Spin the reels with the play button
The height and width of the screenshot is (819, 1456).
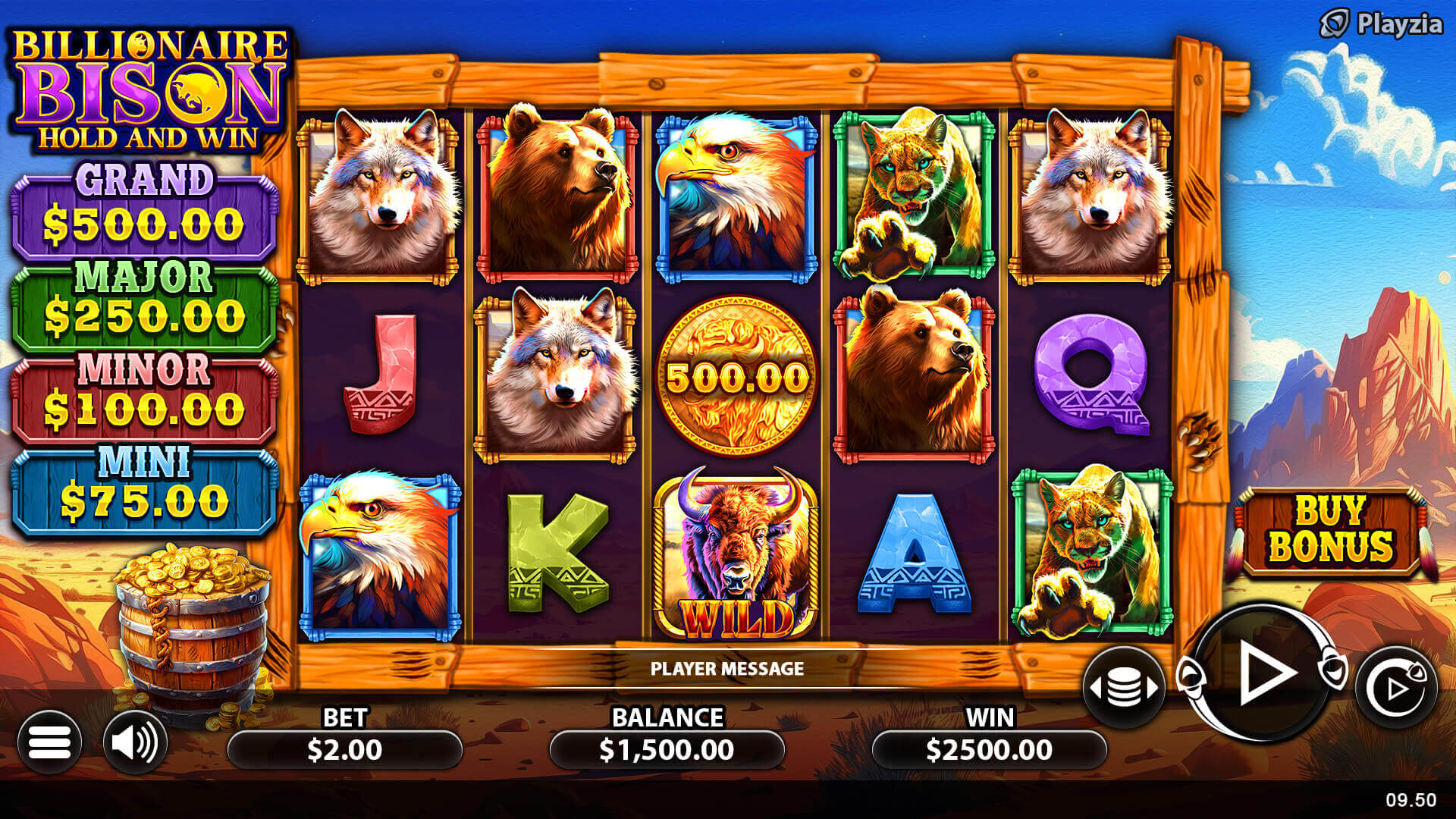[1263, 673]
